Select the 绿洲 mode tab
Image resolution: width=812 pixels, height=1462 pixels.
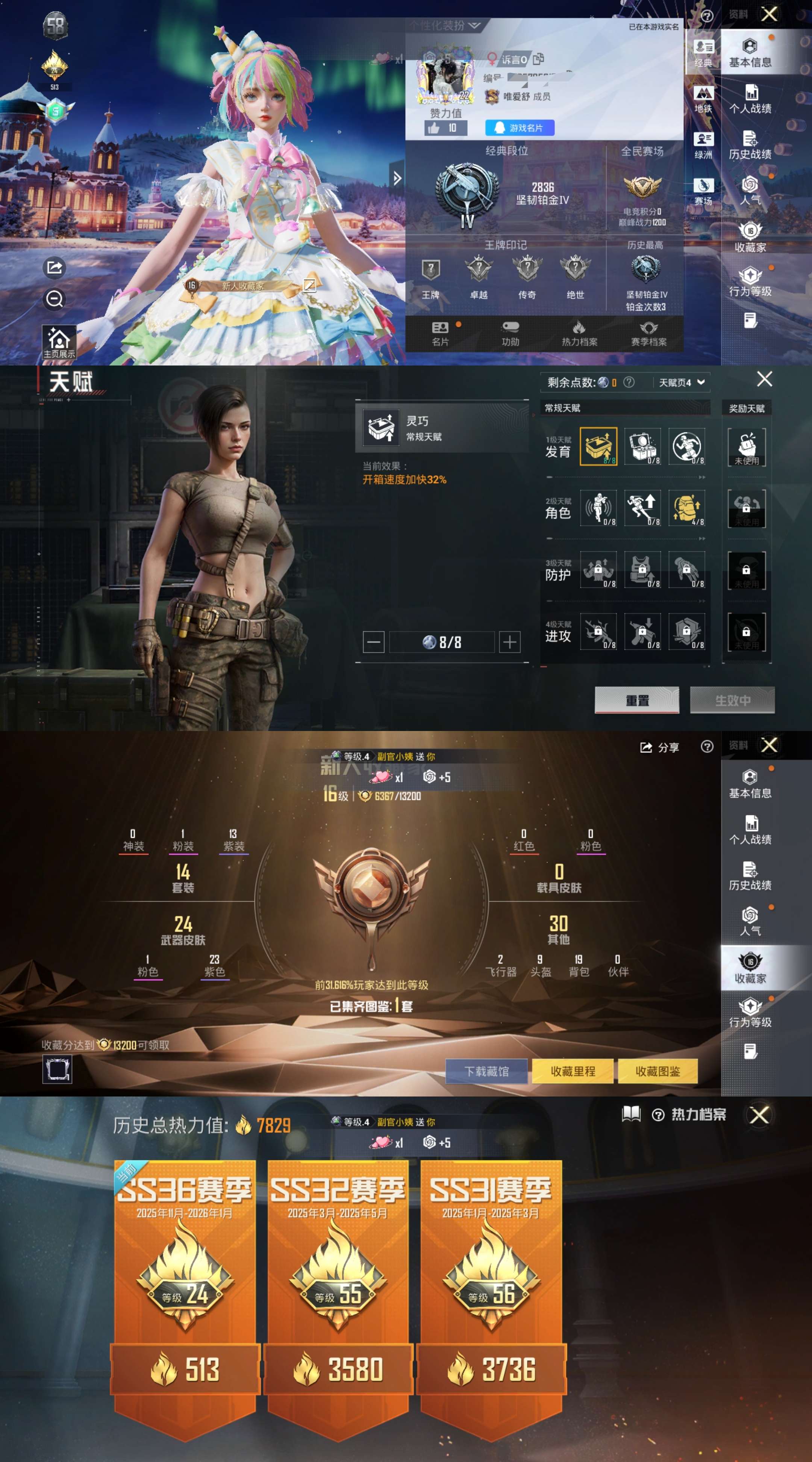click(703, 145)
